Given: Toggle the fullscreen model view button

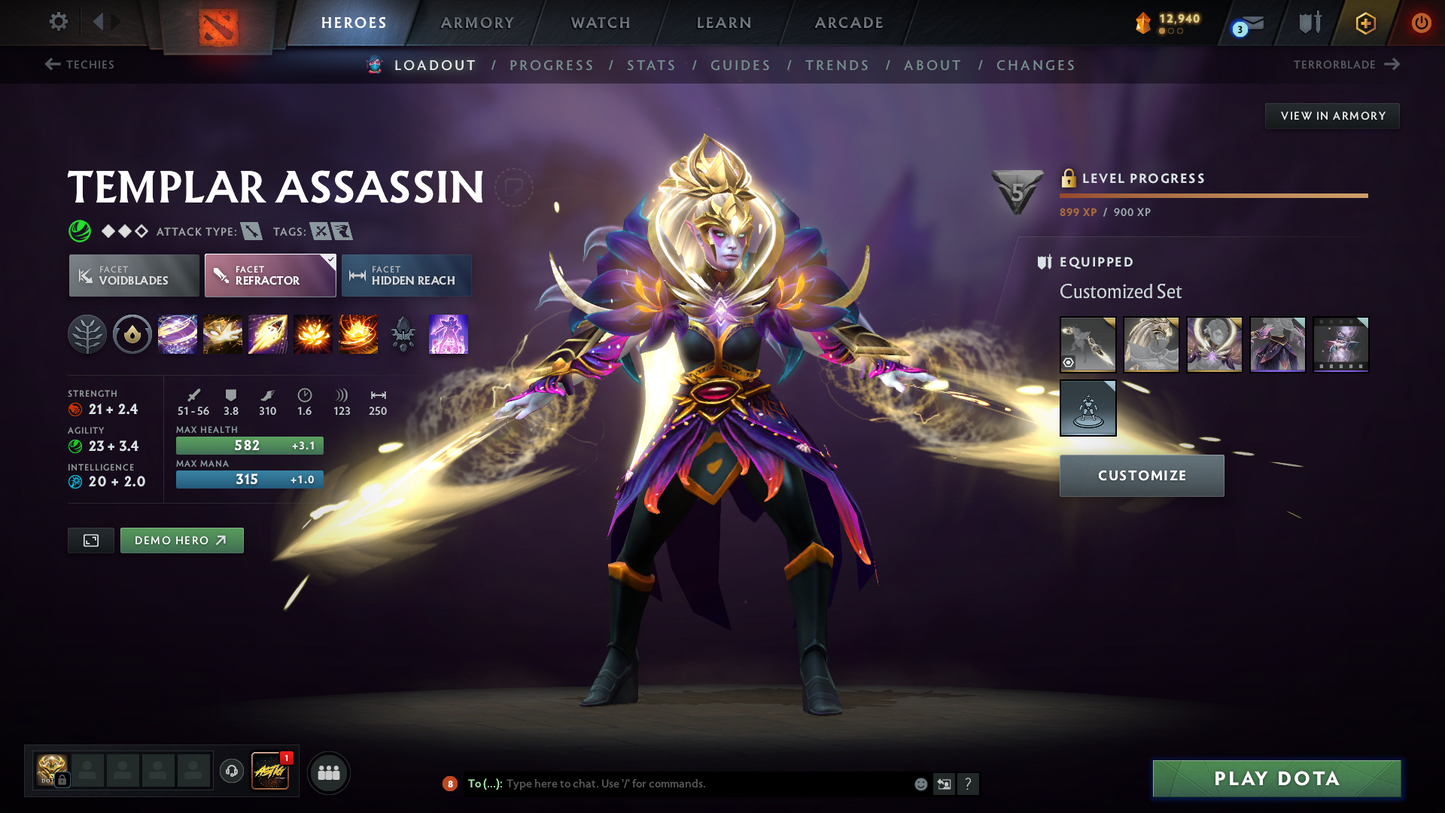Looking at the screenshot, I should 91,540.
